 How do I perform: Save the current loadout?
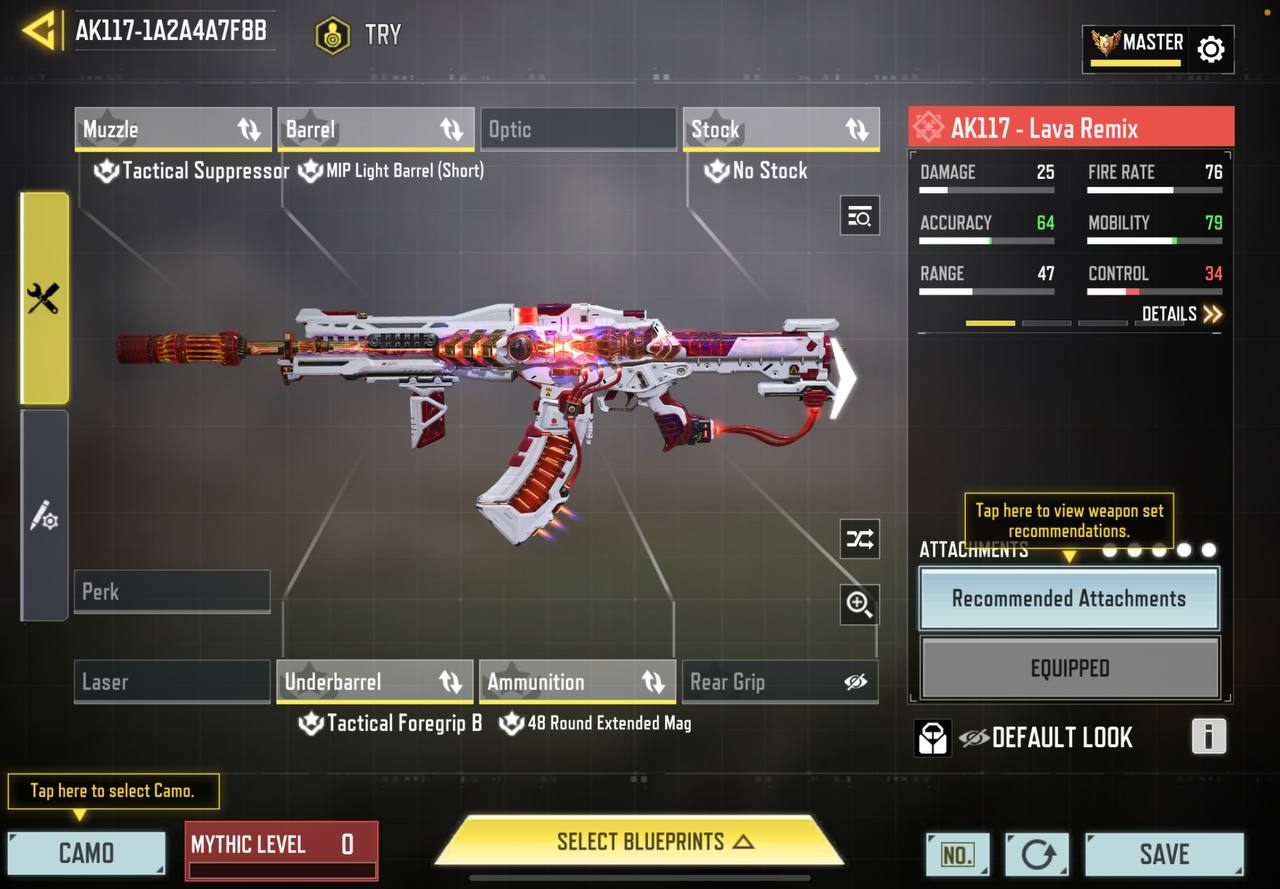[x=1164, y=854]
